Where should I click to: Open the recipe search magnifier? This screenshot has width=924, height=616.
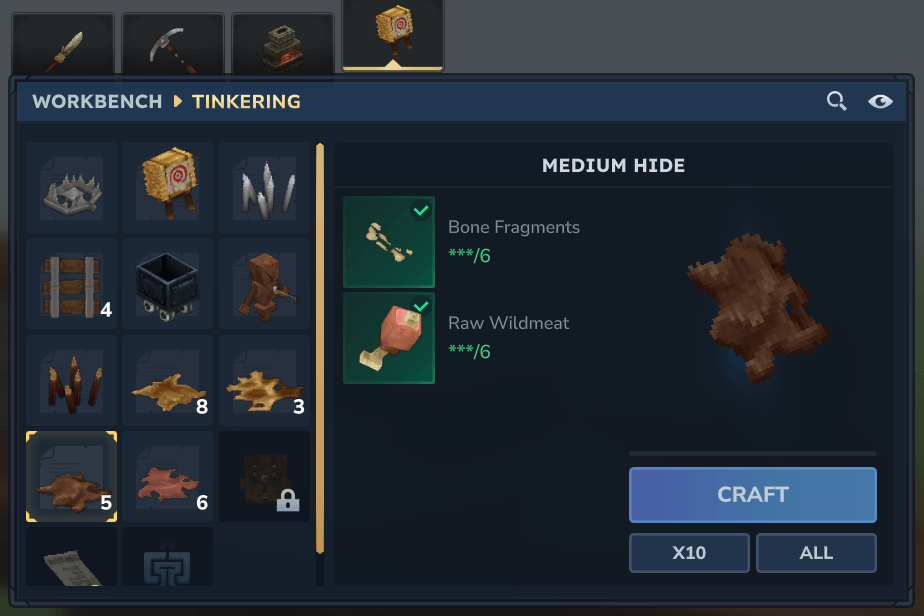pos(836,101)
